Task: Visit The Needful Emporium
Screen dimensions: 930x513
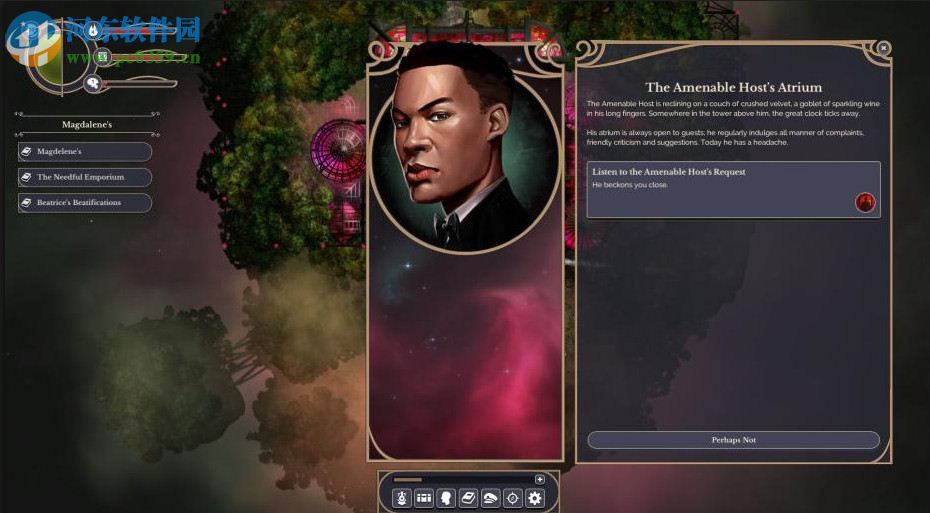Action: (85, 177)
